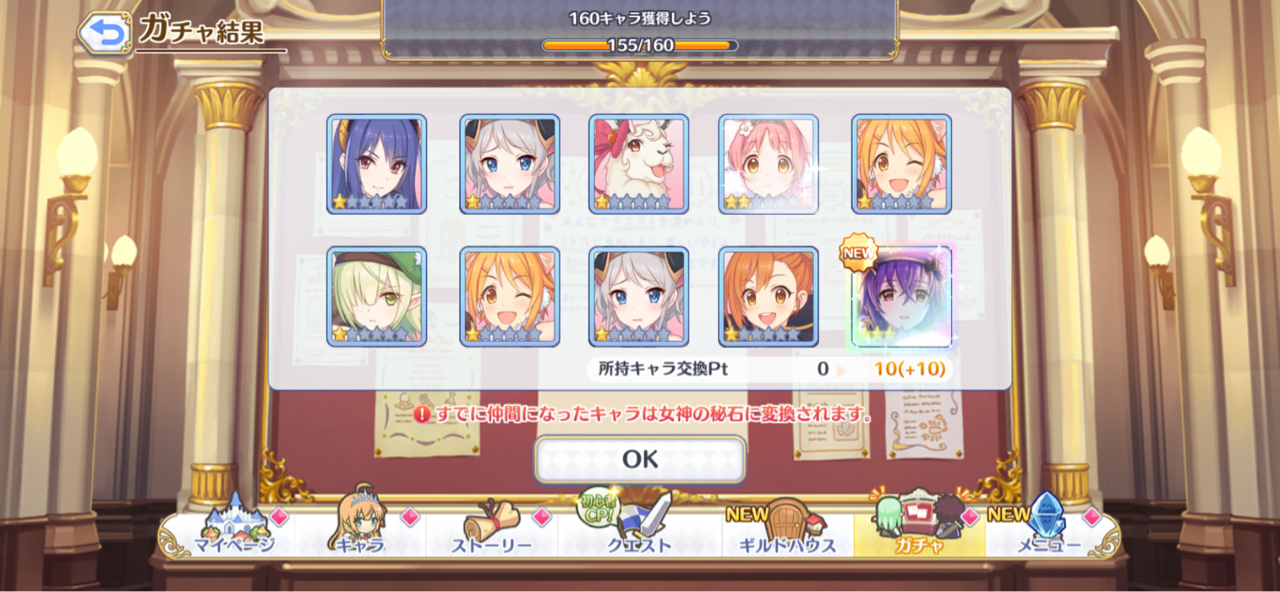Confirm the gacha results with OK

pyautogui.click(x=640, y=459)
